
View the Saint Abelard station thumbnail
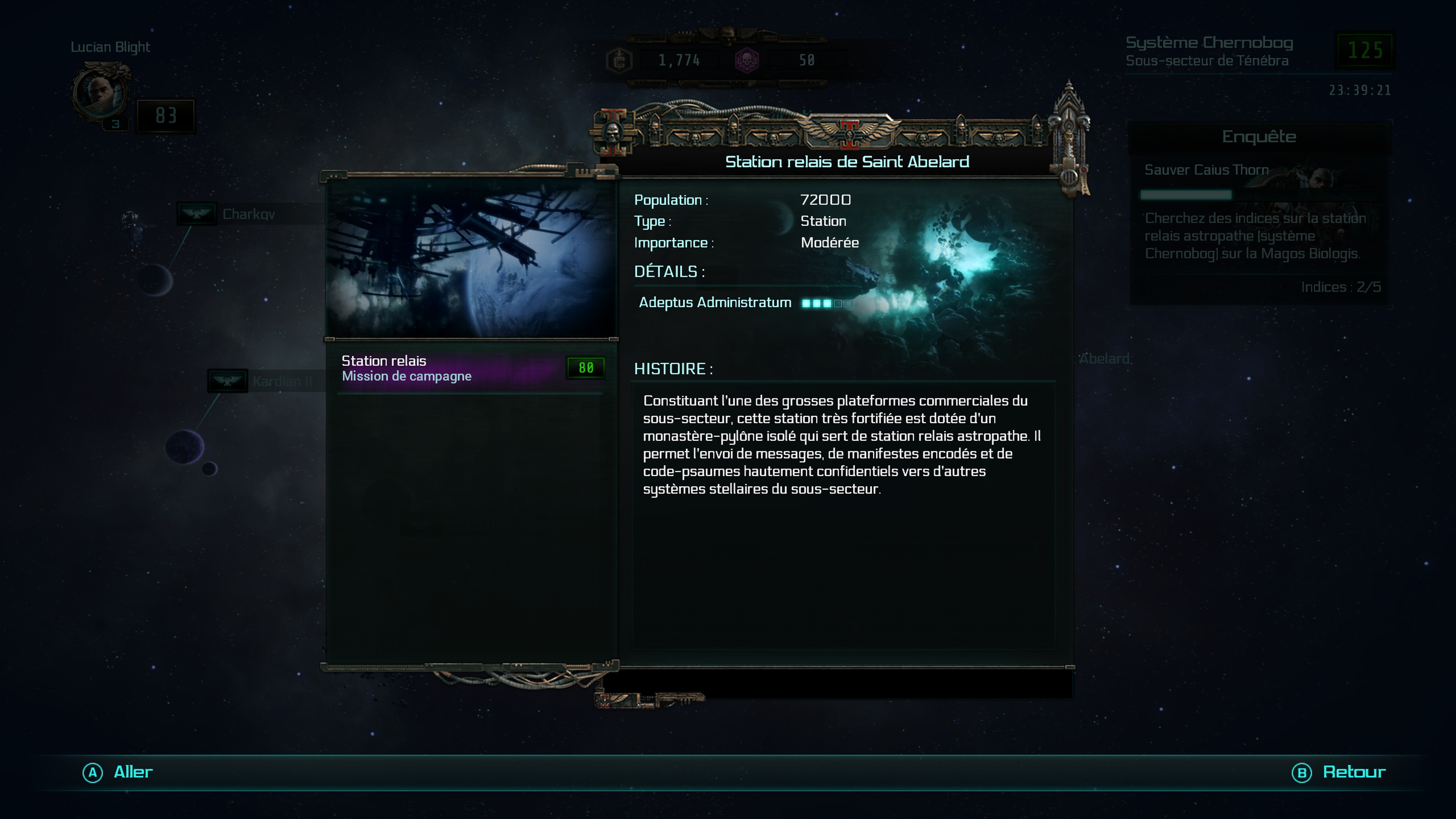pyautogui.click(x=470, y=258)
